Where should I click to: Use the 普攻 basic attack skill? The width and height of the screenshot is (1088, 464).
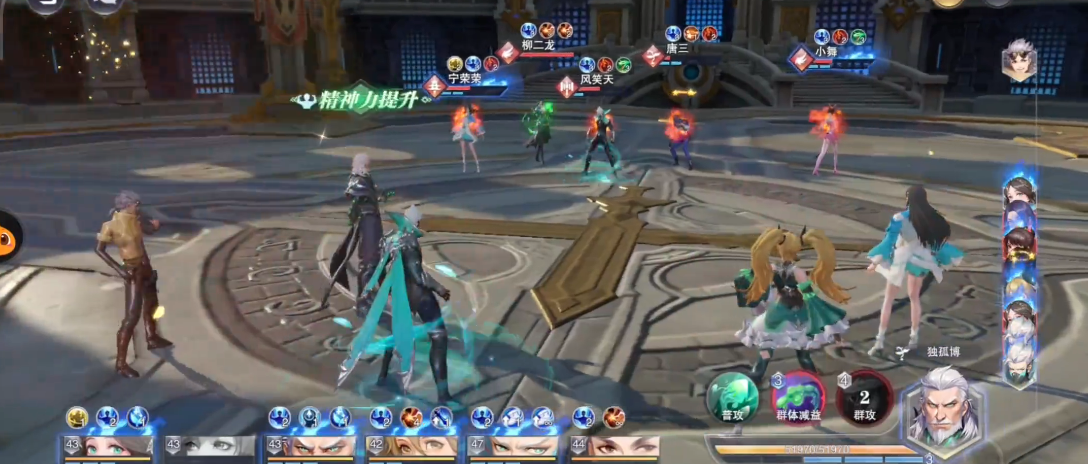tap(733, 396)
